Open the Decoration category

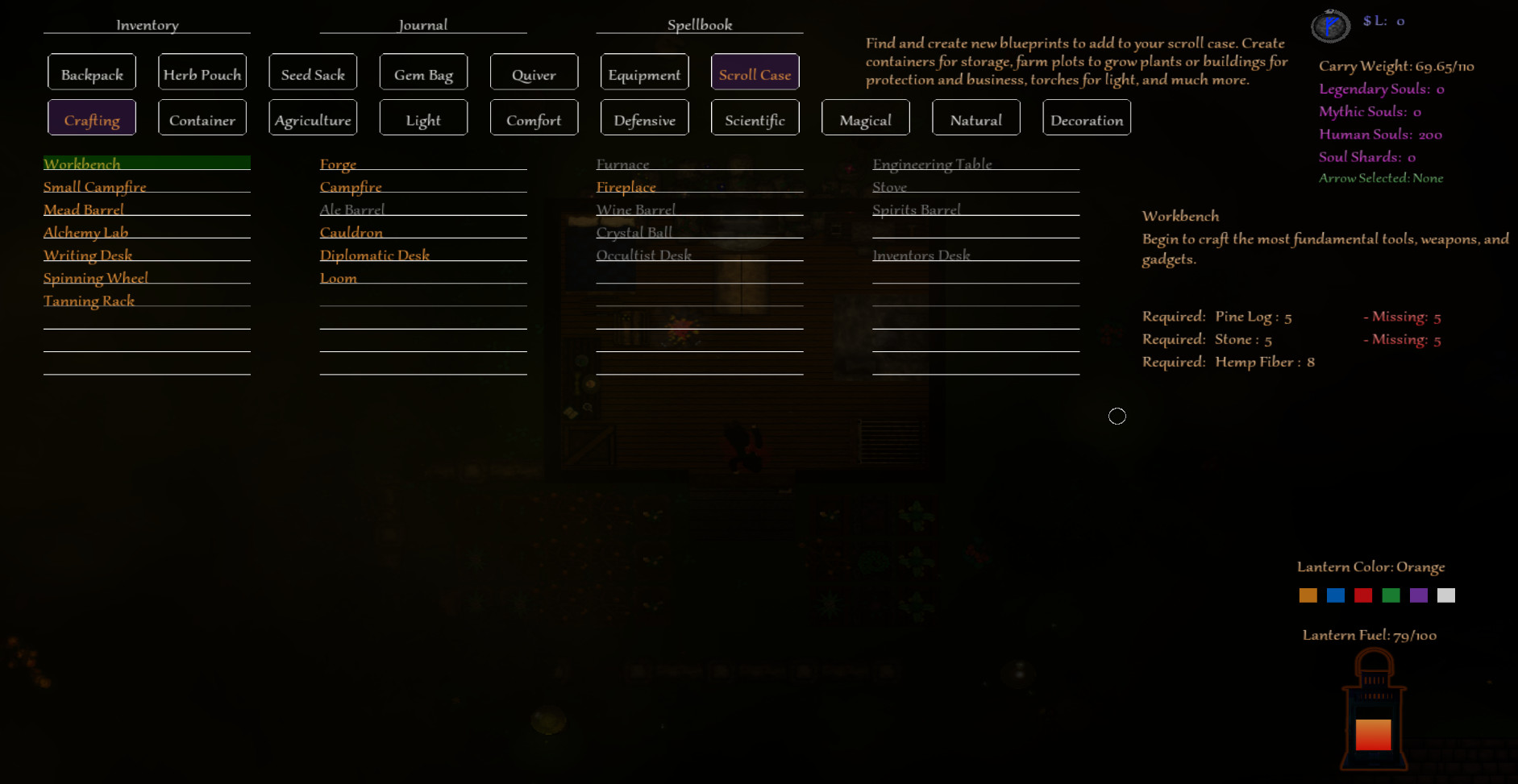1087,118
